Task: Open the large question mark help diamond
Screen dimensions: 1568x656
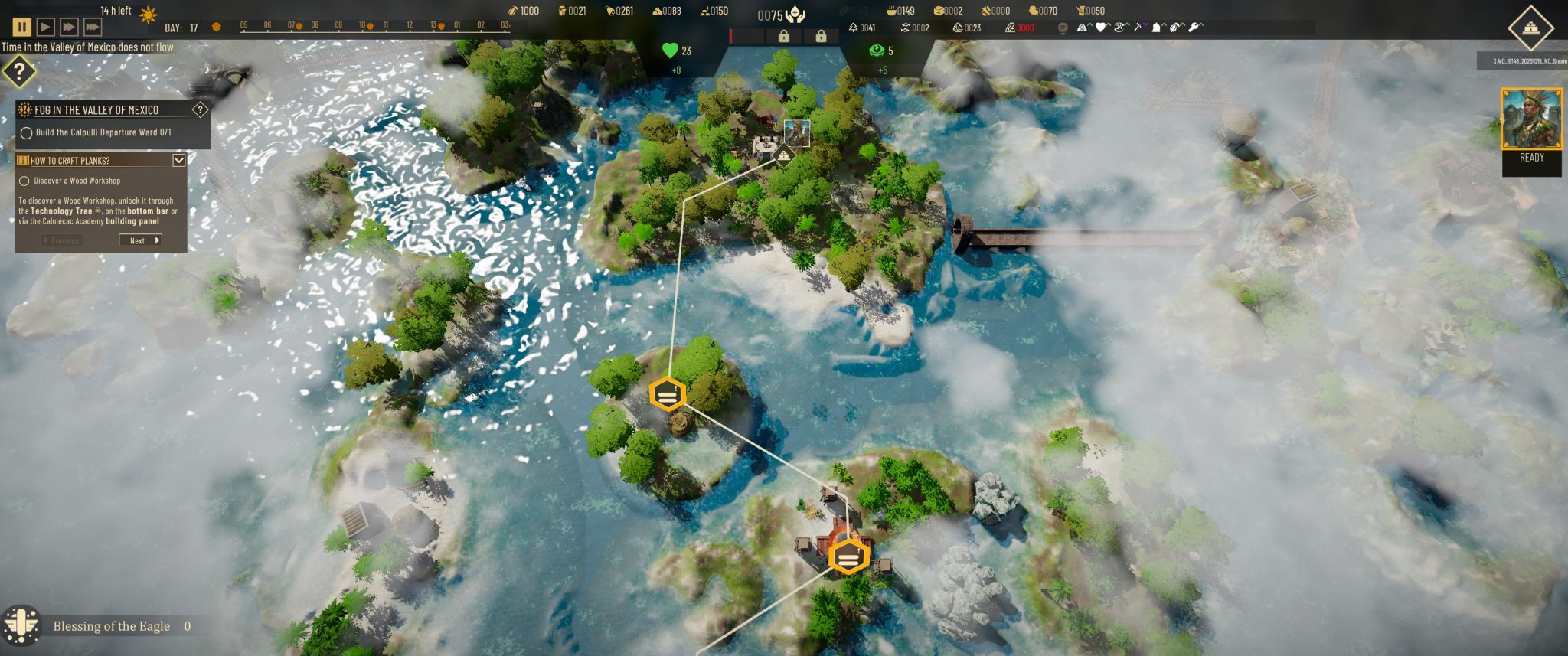Action: point(19,73)
